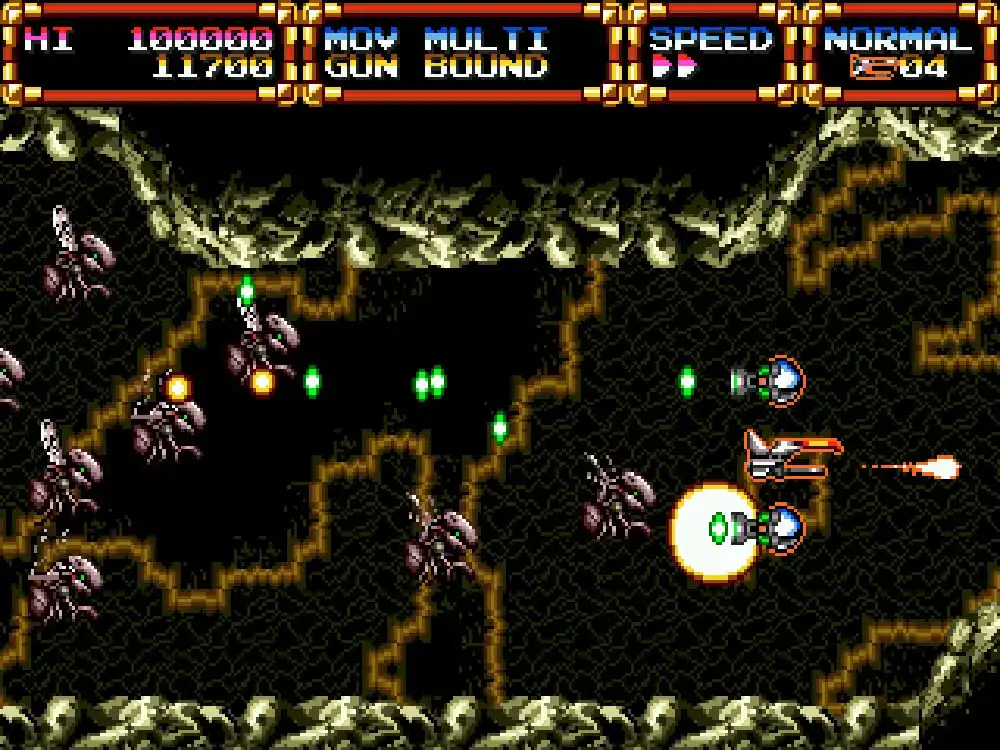The height and width of the screenshot is (750, 1000).
Task: Select the MOV MULTI mover mode indicator
Action: tap(436, 40)
